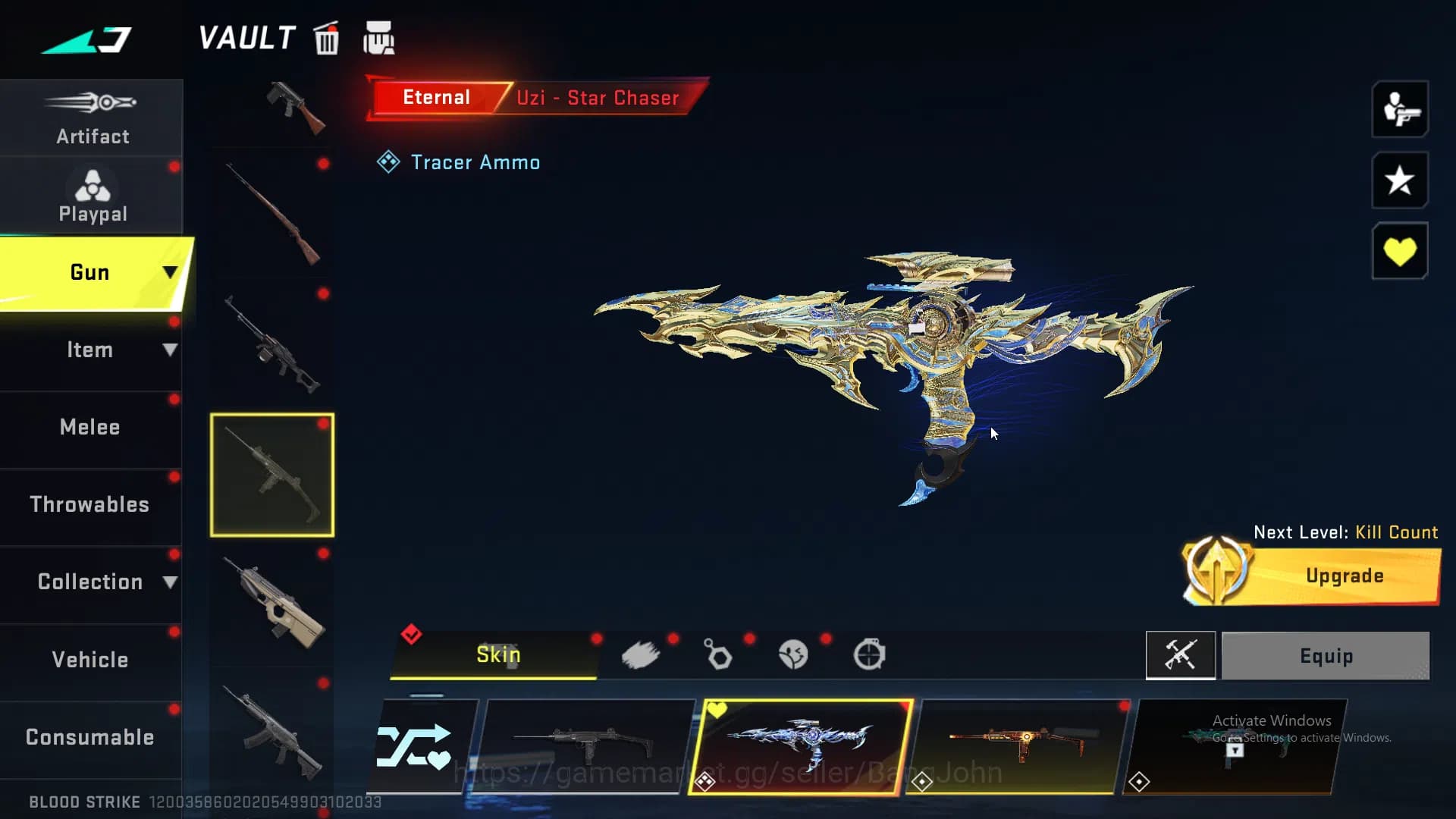Open the sticker emote panel

click(x=793, y=655)
